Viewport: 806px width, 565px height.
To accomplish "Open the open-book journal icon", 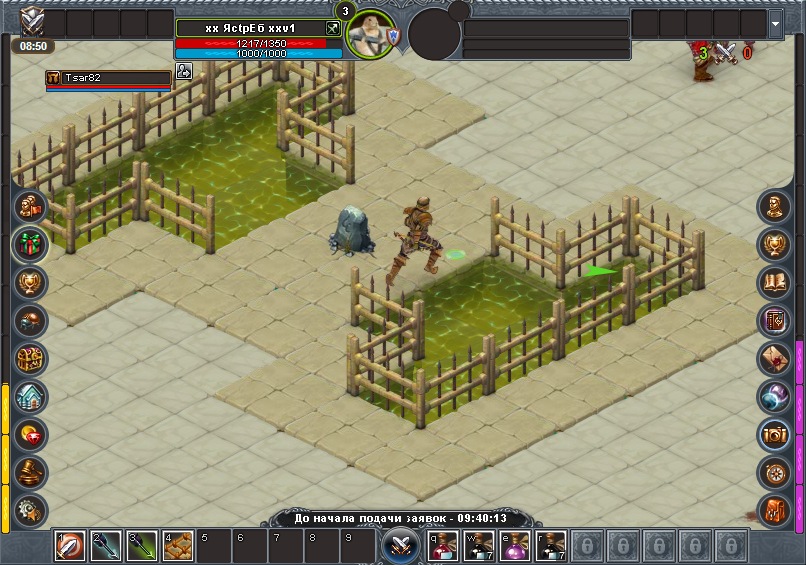I will click(x=774, y=282).
